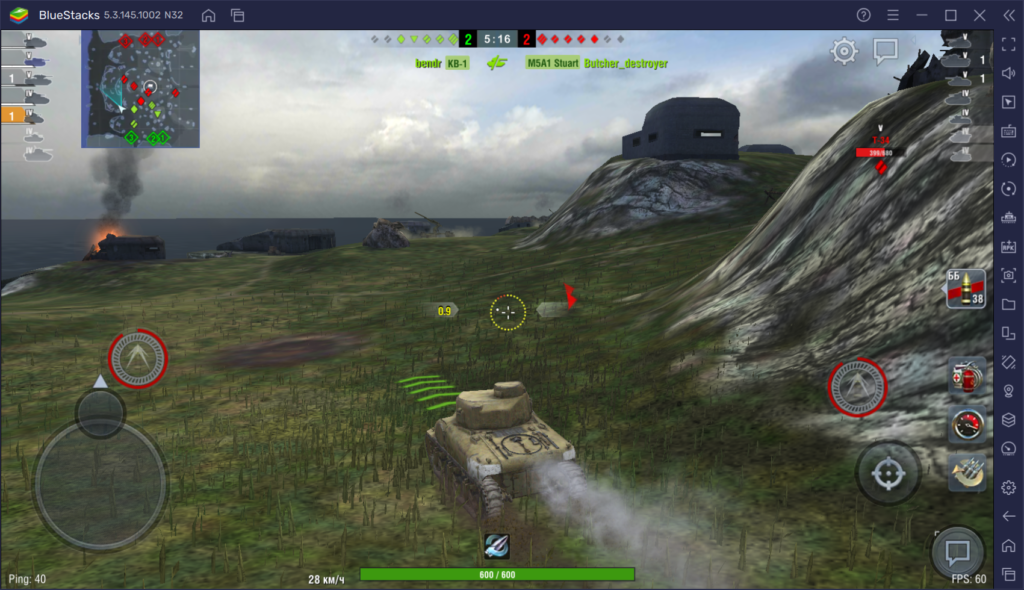The height and width of the screenshot is (590, 1024).
Task: Open quick commands speech bubble button
Action: coord(957,553)
